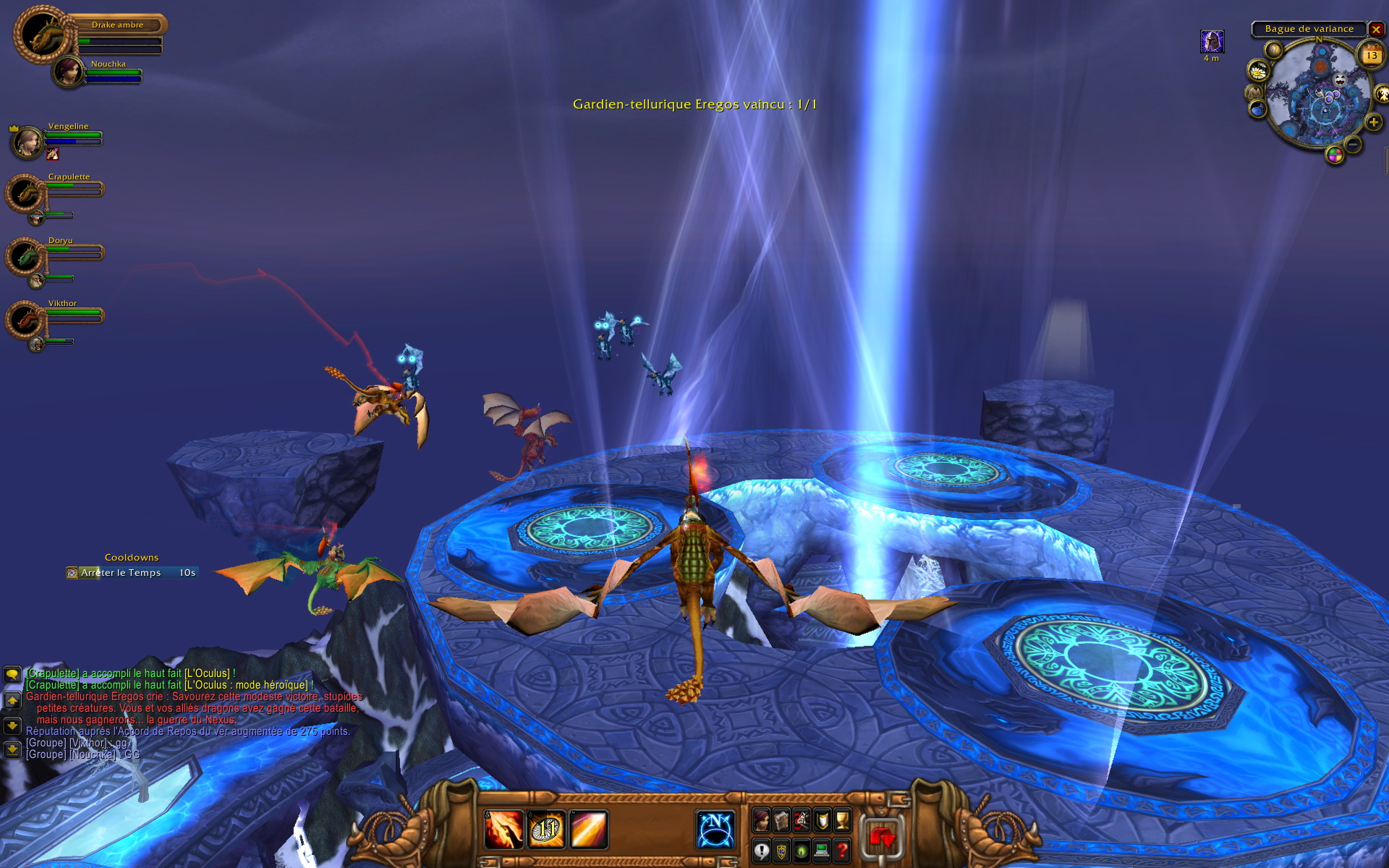The height and width of the screenshot is (868, 1389).
Task: Open the character sheet portrait micro button
Action: point(761,820)
